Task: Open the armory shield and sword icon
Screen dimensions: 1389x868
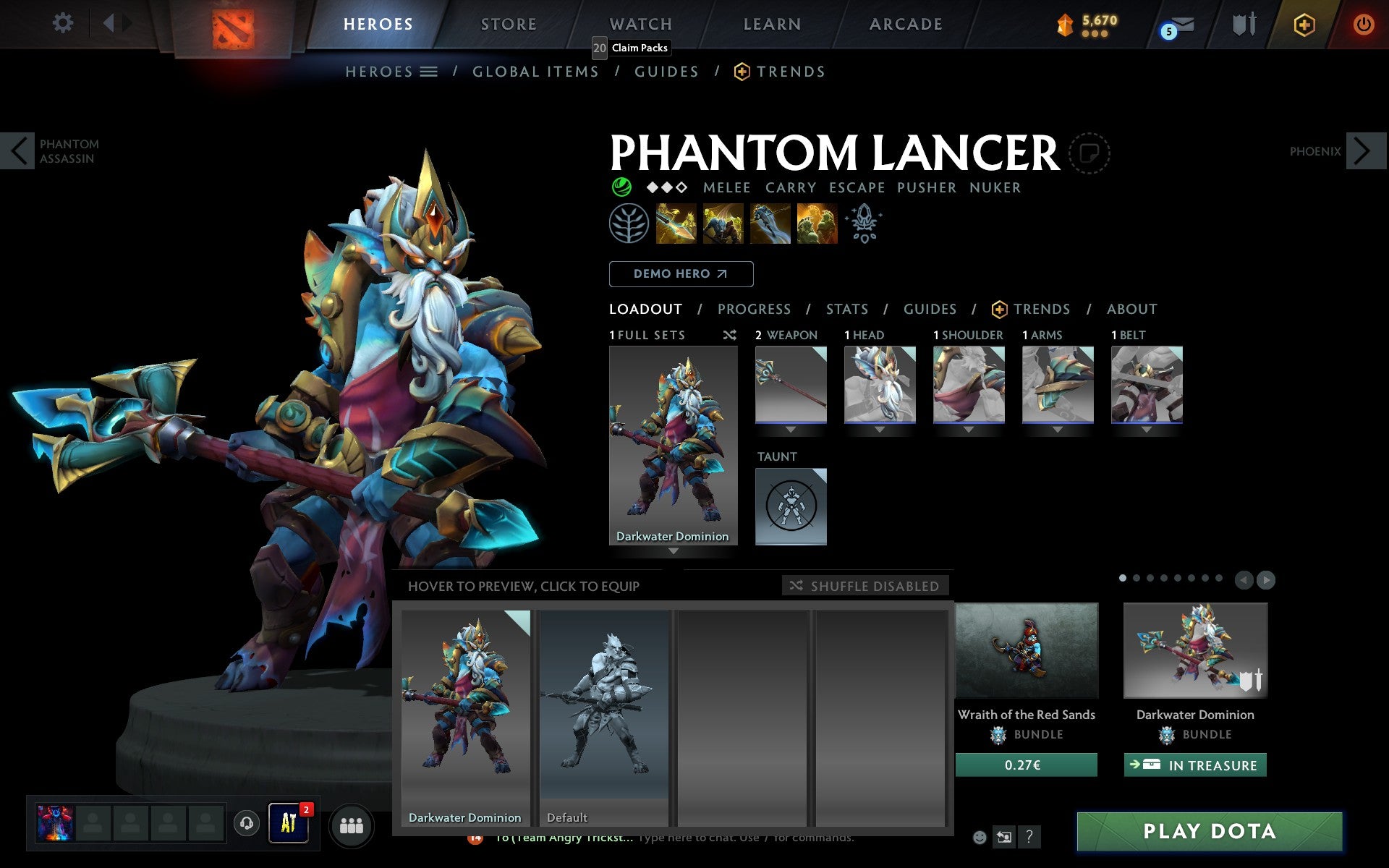Action: click(x=1242, y=24)
